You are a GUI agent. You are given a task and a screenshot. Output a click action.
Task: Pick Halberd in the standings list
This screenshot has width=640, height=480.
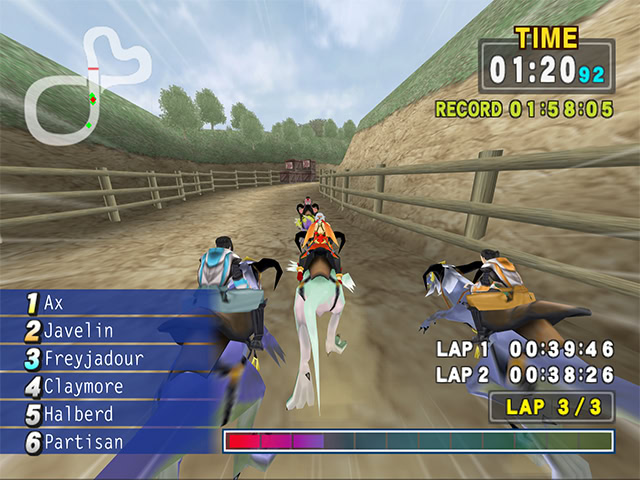coord(78,414)
